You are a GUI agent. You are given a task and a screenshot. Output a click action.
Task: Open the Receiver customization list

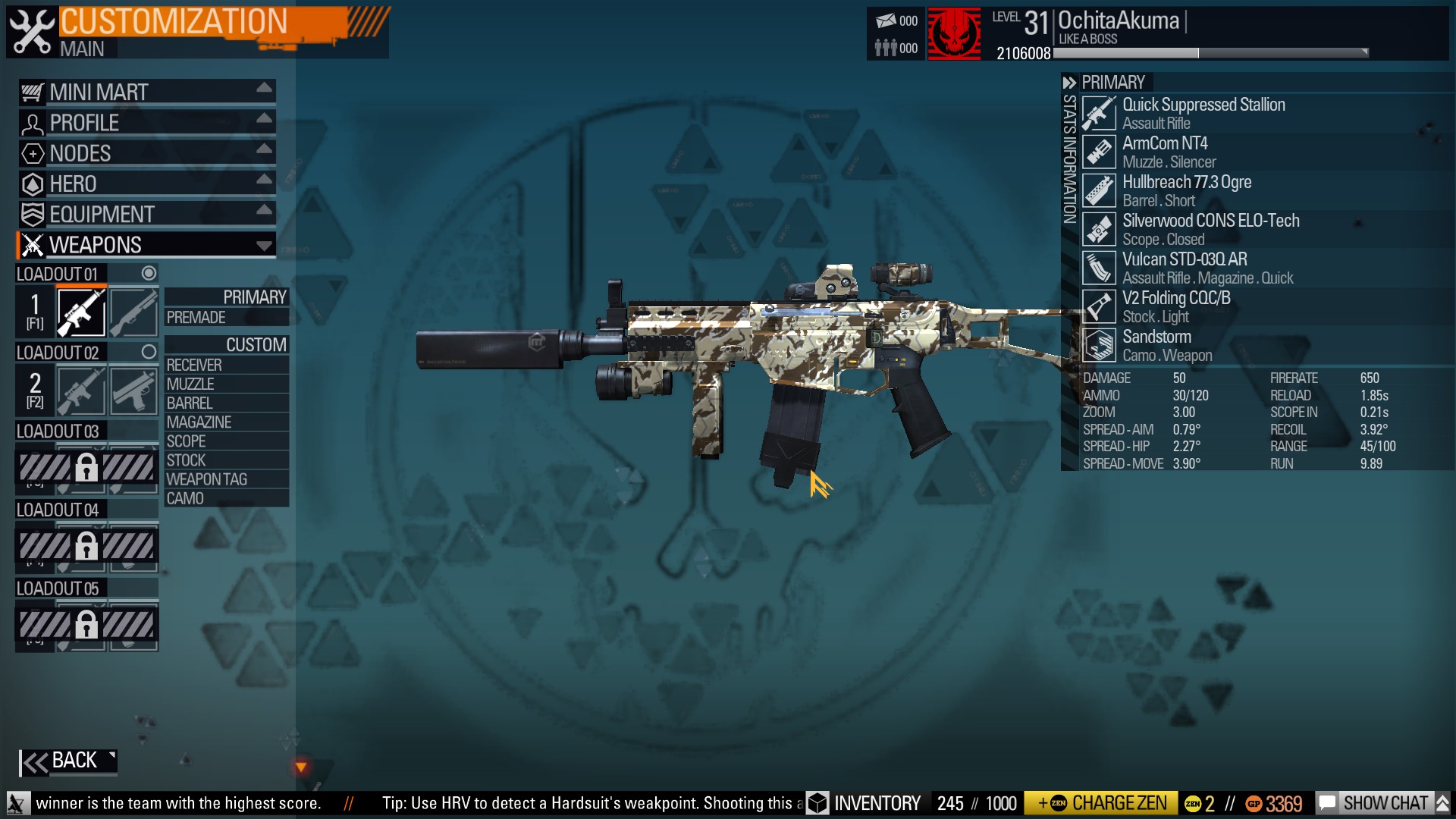coord(226,365)
